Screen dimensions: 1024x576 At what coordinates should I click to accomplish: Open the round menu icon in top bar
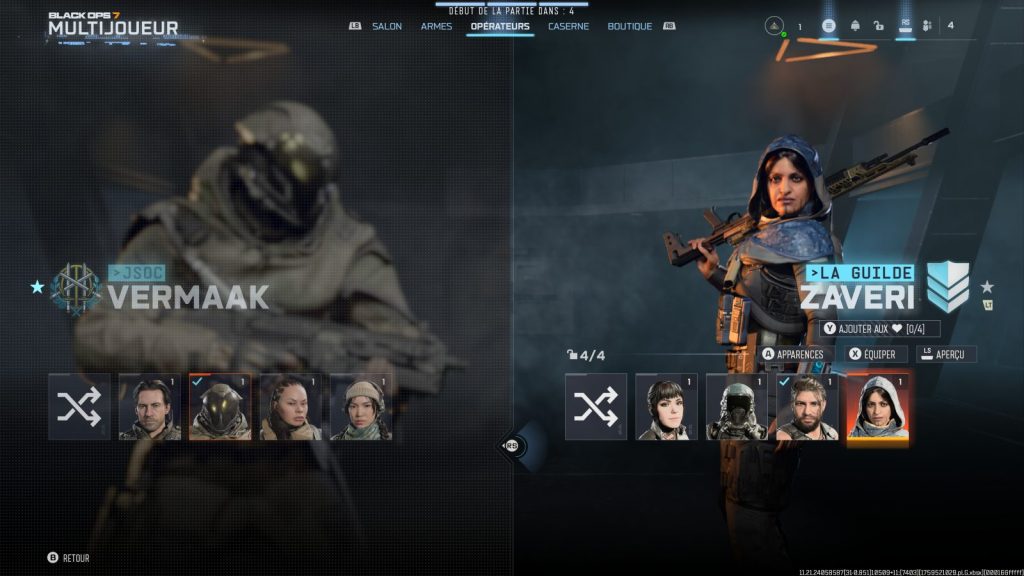tap(829, 26)
